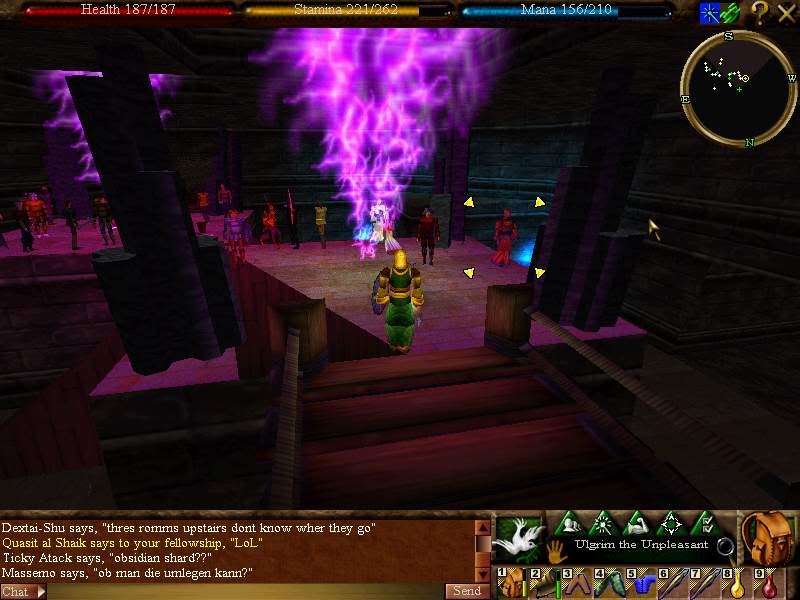Open the checklist options panel

(x=705, y=523)
